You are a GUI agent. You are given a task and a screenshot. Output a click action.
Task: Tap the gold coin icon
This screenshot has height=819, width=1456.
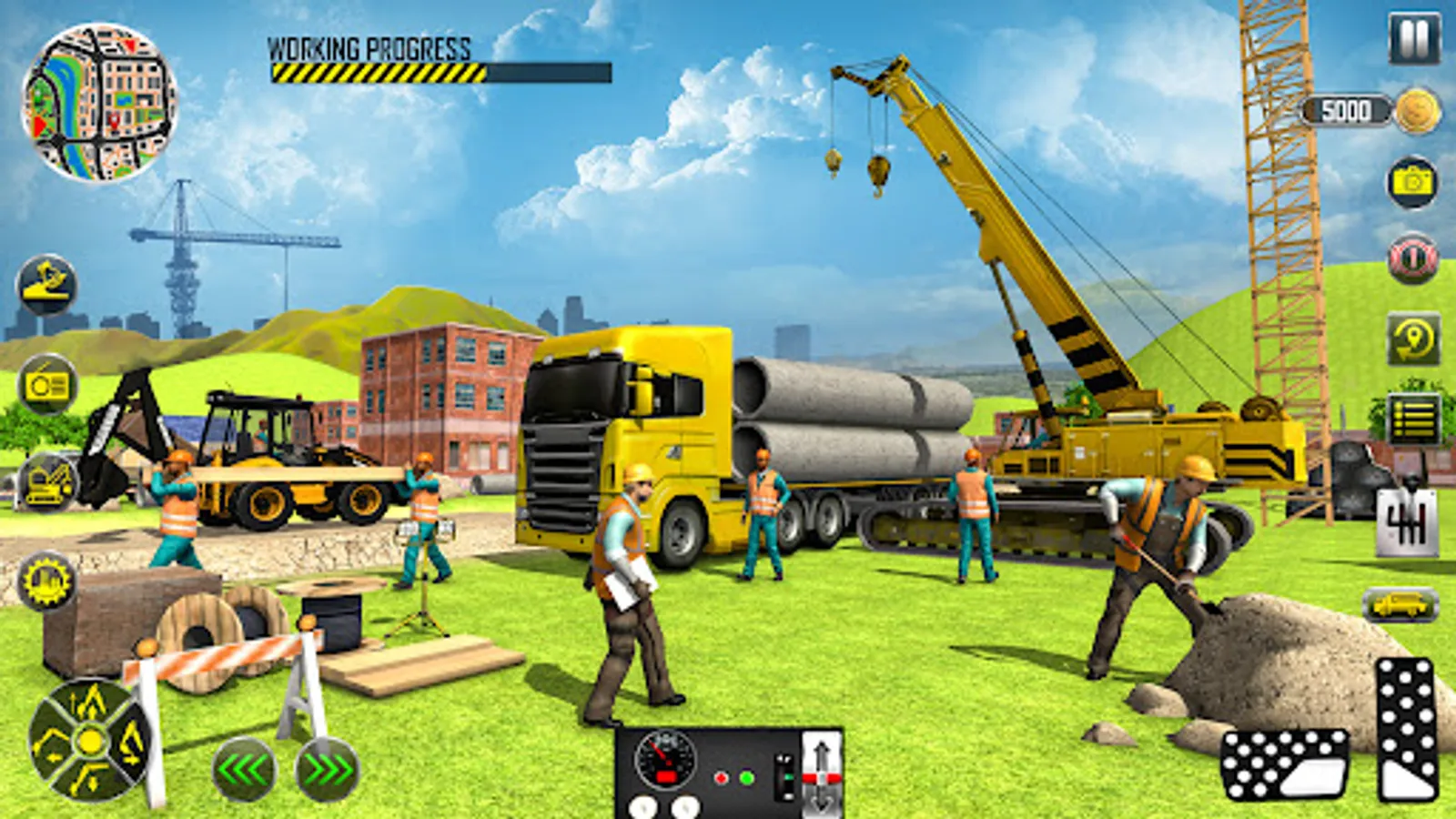click(1417, 111)
